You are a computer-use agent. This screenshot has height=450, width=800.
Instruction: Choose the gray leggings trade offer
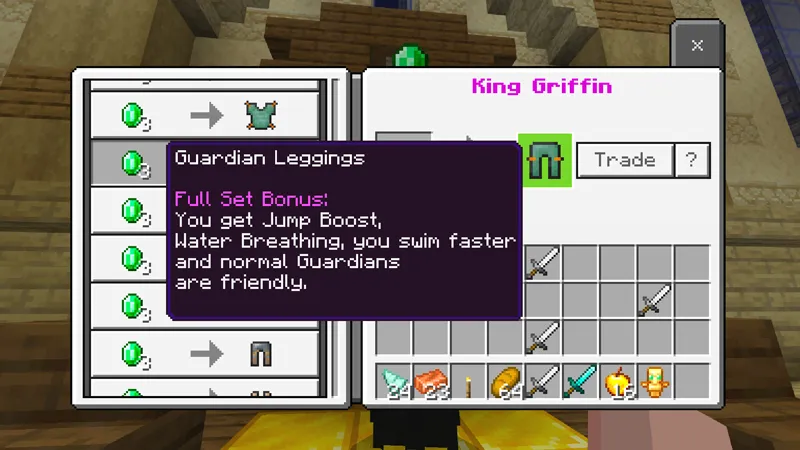[x=205, y=353]
